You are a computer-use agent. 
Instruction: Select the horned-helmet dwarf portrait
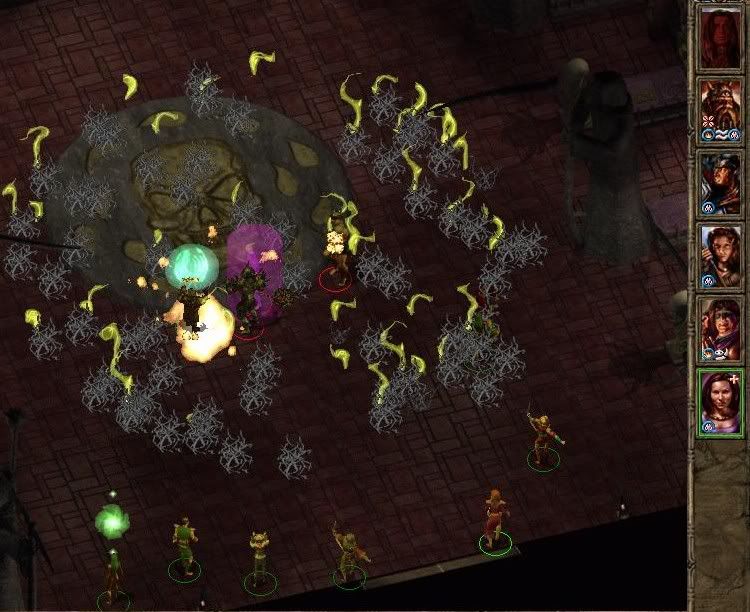(719, 110)
